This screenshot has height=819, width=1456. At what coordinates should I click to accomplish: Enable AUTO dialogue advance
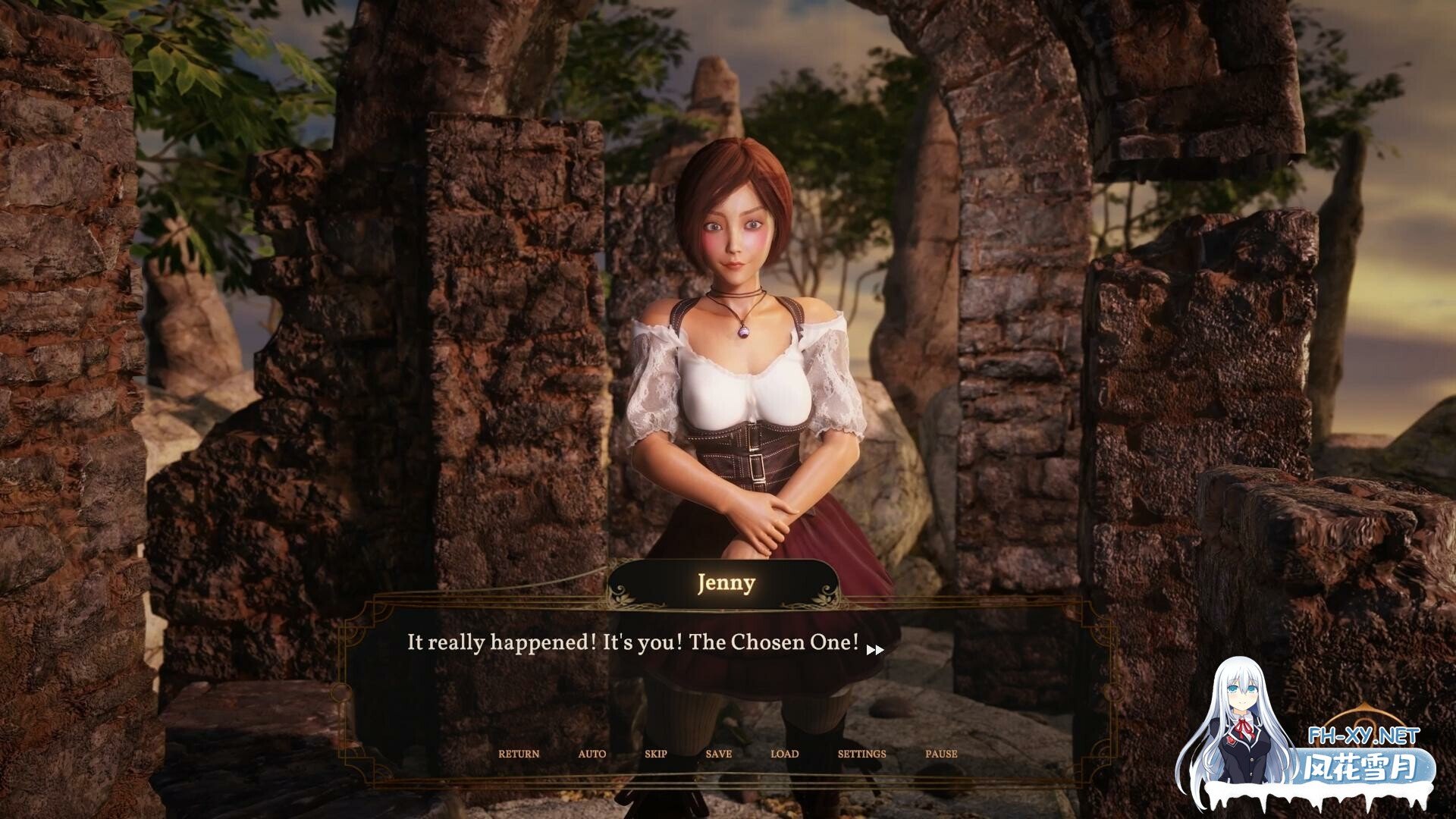click(591, 754)
